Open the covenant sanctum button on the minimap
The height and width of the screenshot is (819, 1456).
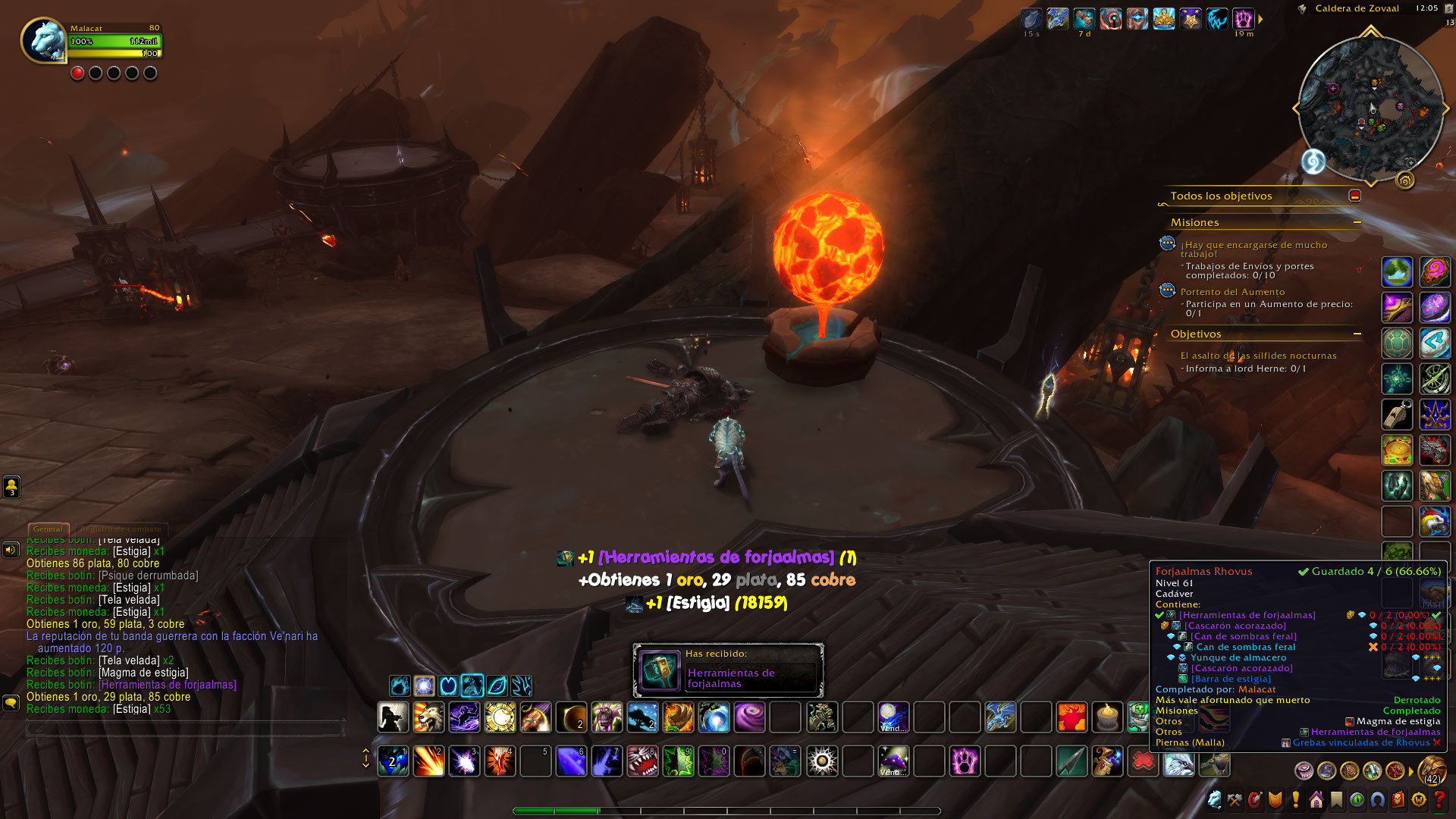click(1405, 180)
